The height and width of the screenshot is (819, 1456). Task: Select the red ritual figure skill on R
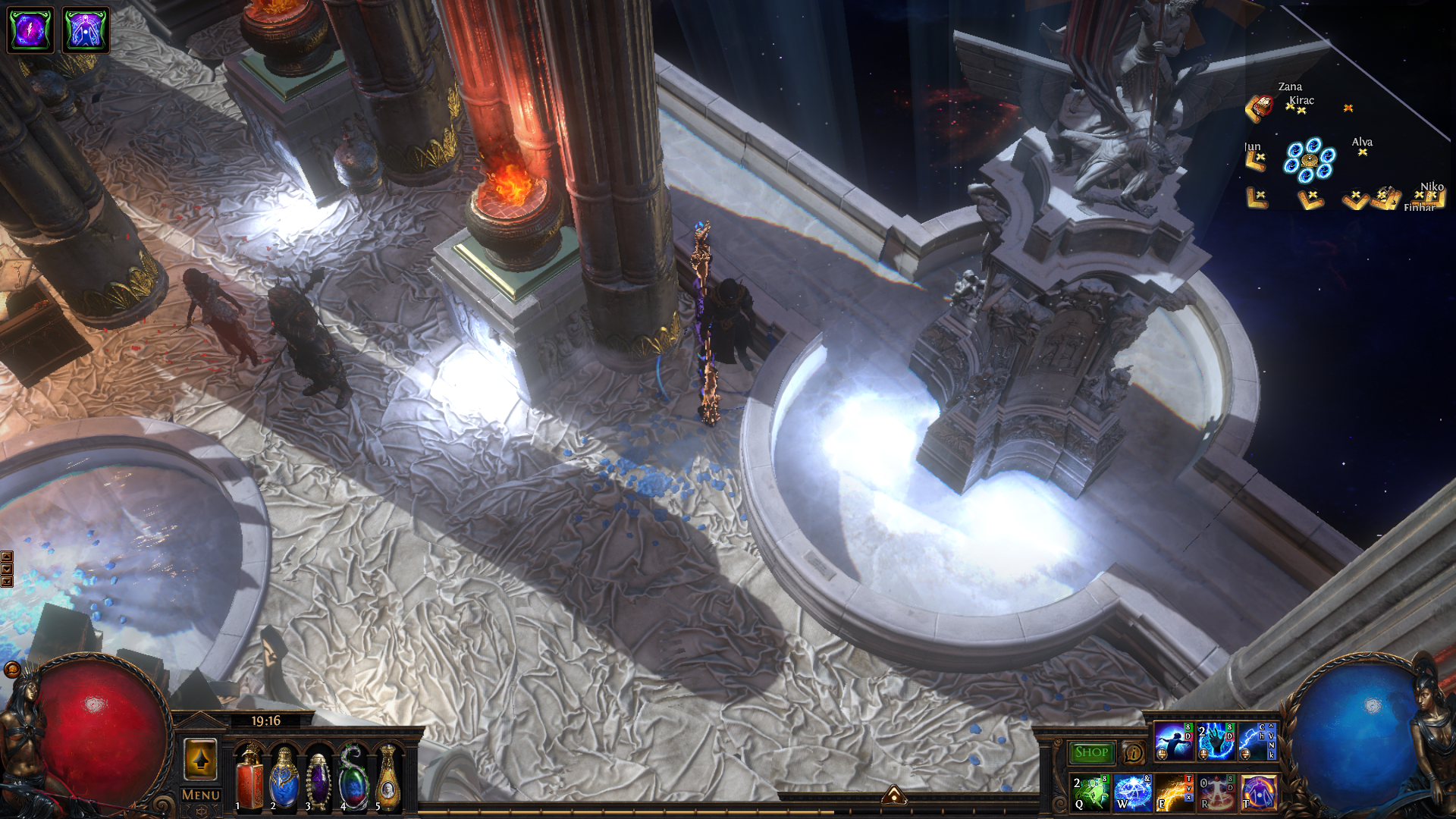(x=1216, y=792)
